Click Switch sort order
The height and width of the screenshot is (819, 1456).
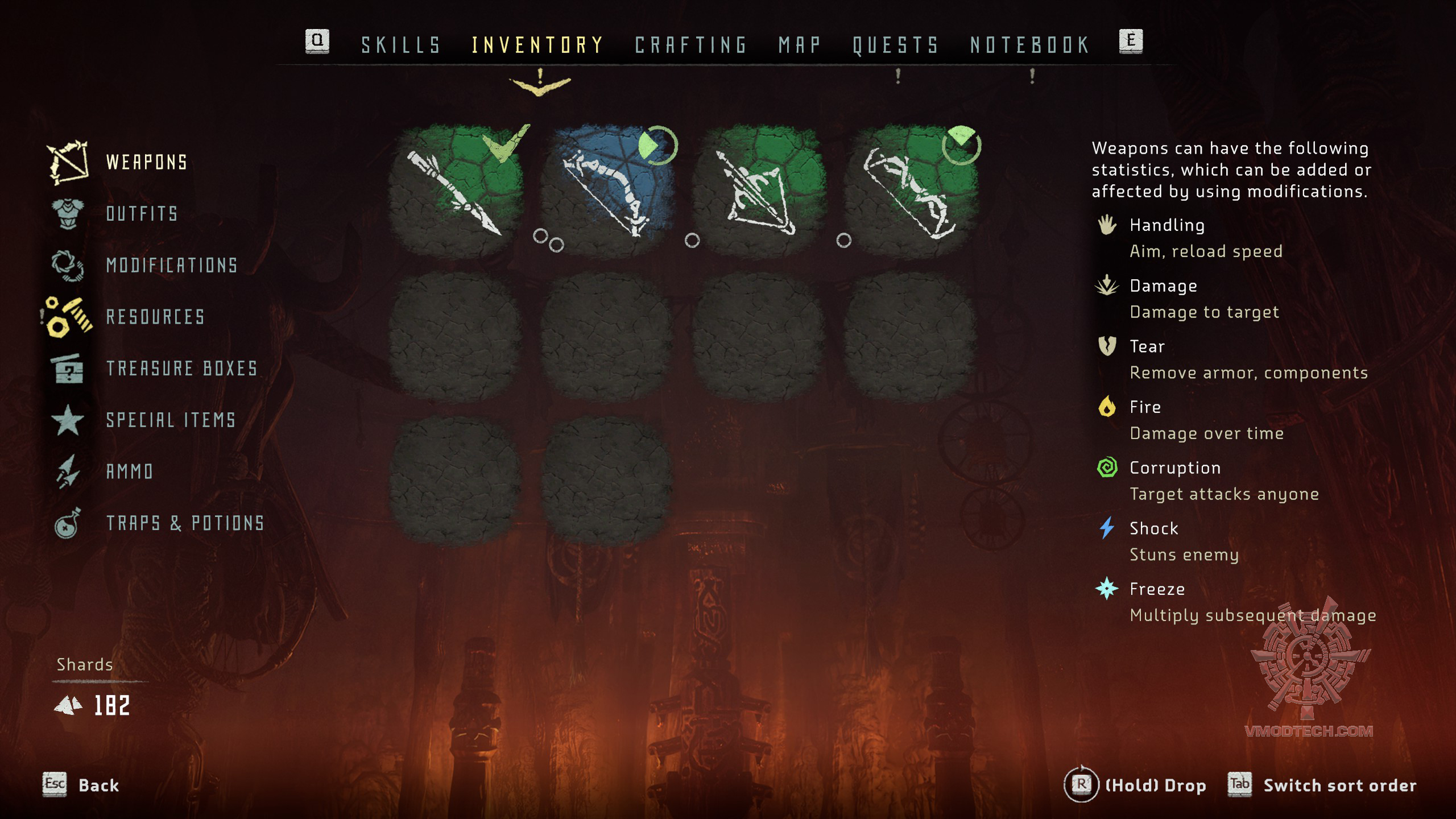click(1339, 785)
